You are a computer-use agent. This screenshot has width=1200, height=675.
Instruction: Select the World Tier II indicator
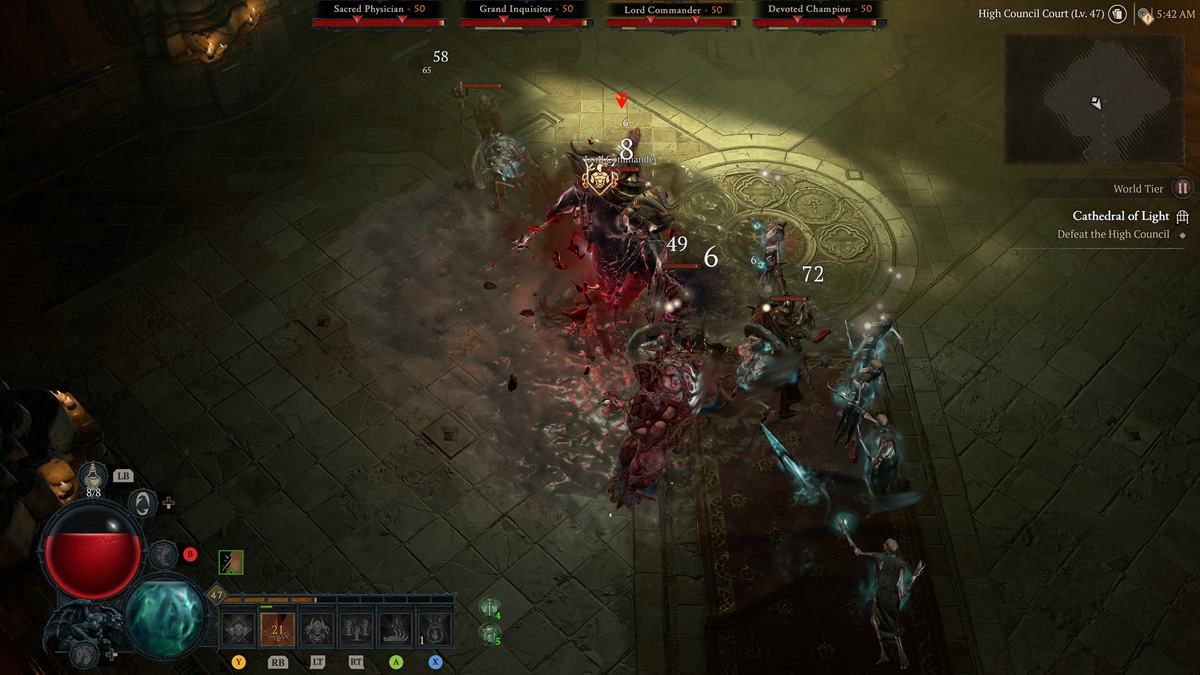(x=1182, y=188)
